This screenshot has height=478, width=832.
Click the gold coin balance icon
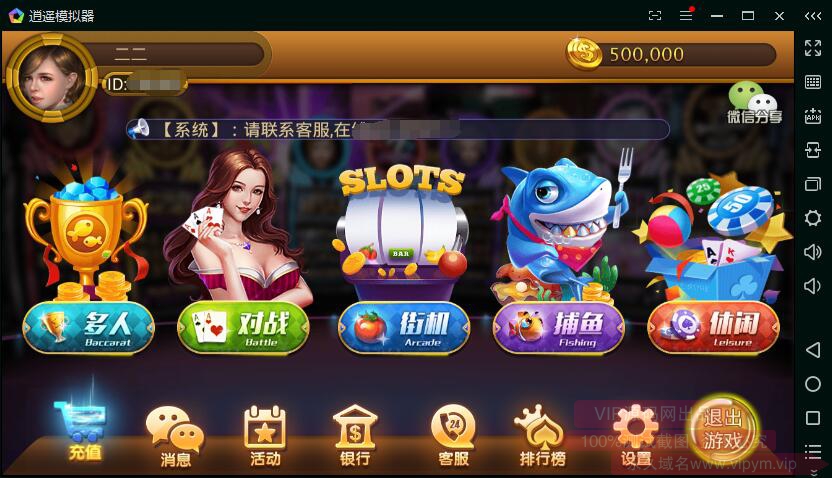pos(584,54)
